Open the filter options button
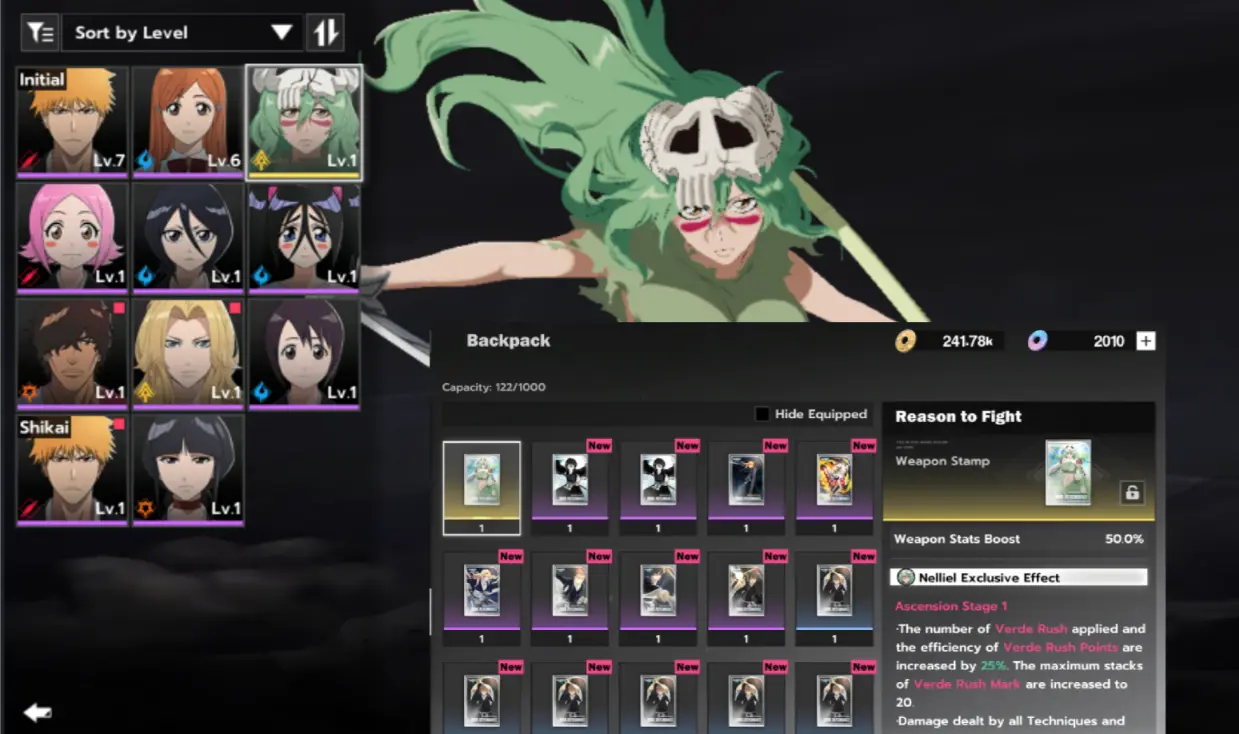 coord(40,33)
